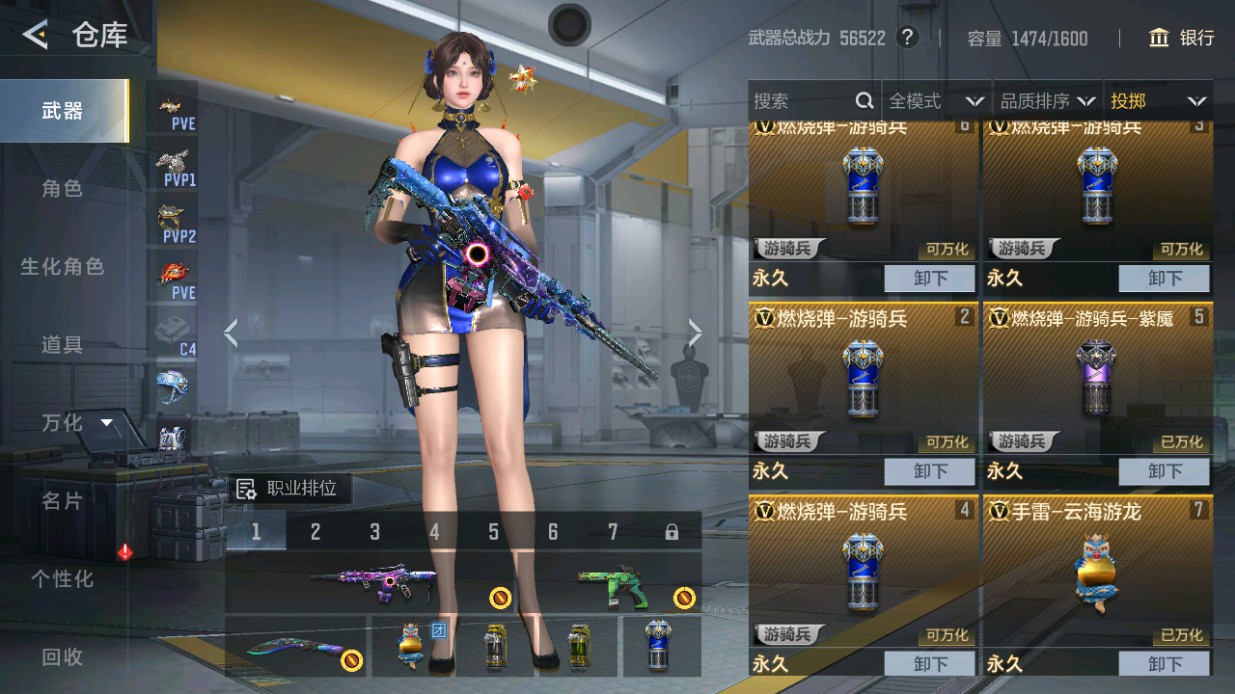Expand the 万化 menu entry
Viewport: 1235px width, 694px height.
coord(75,423)
